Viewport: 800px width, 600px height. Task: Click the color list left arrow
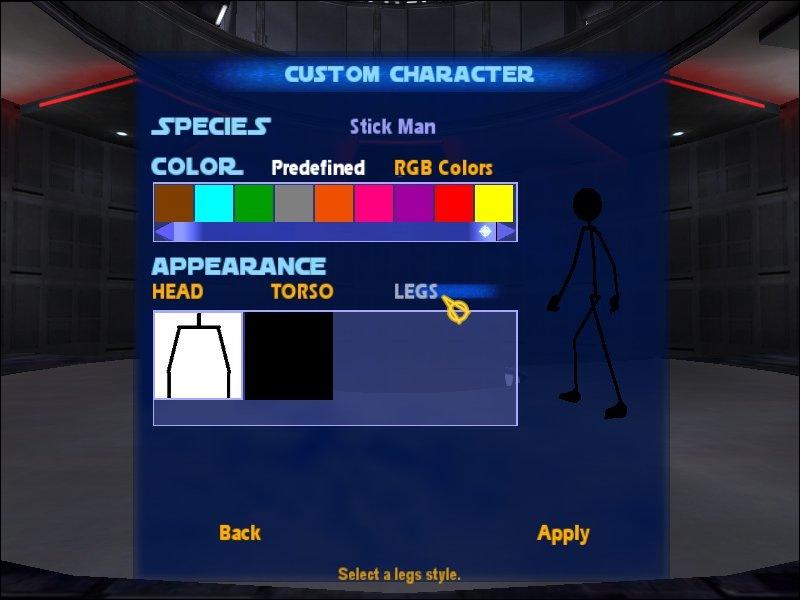(163, 232)
